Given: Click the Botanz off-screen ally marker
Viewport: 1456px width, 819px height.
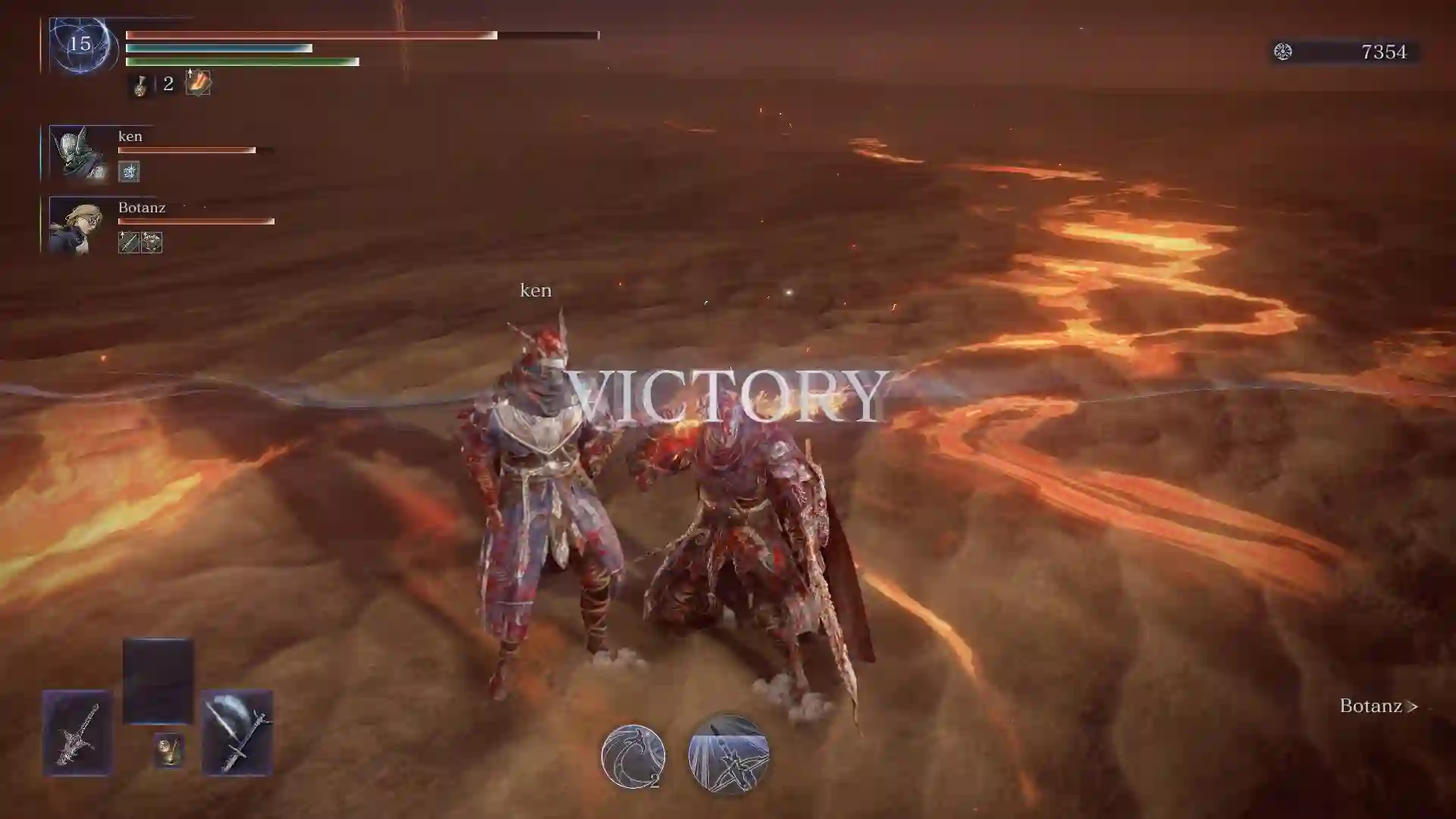Looking at the screenshot, I should [x=1378, y=706].
